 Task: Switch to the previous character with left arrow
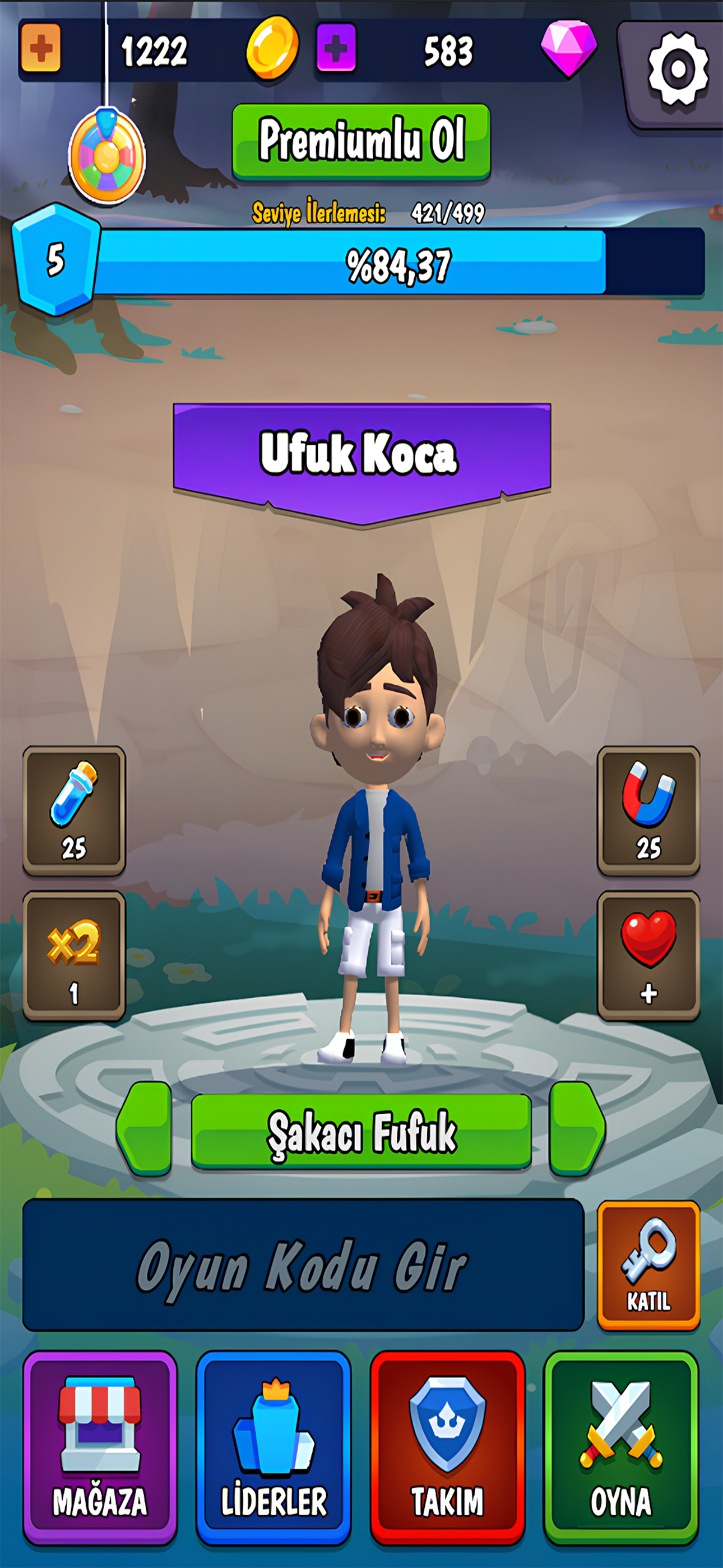tap(146, 1128)
